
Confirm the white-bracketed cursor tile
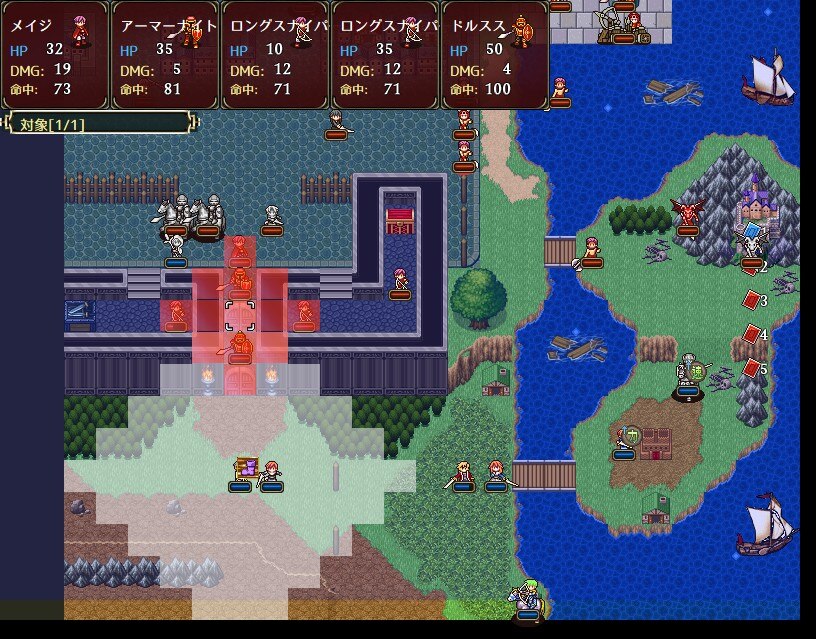240,314
